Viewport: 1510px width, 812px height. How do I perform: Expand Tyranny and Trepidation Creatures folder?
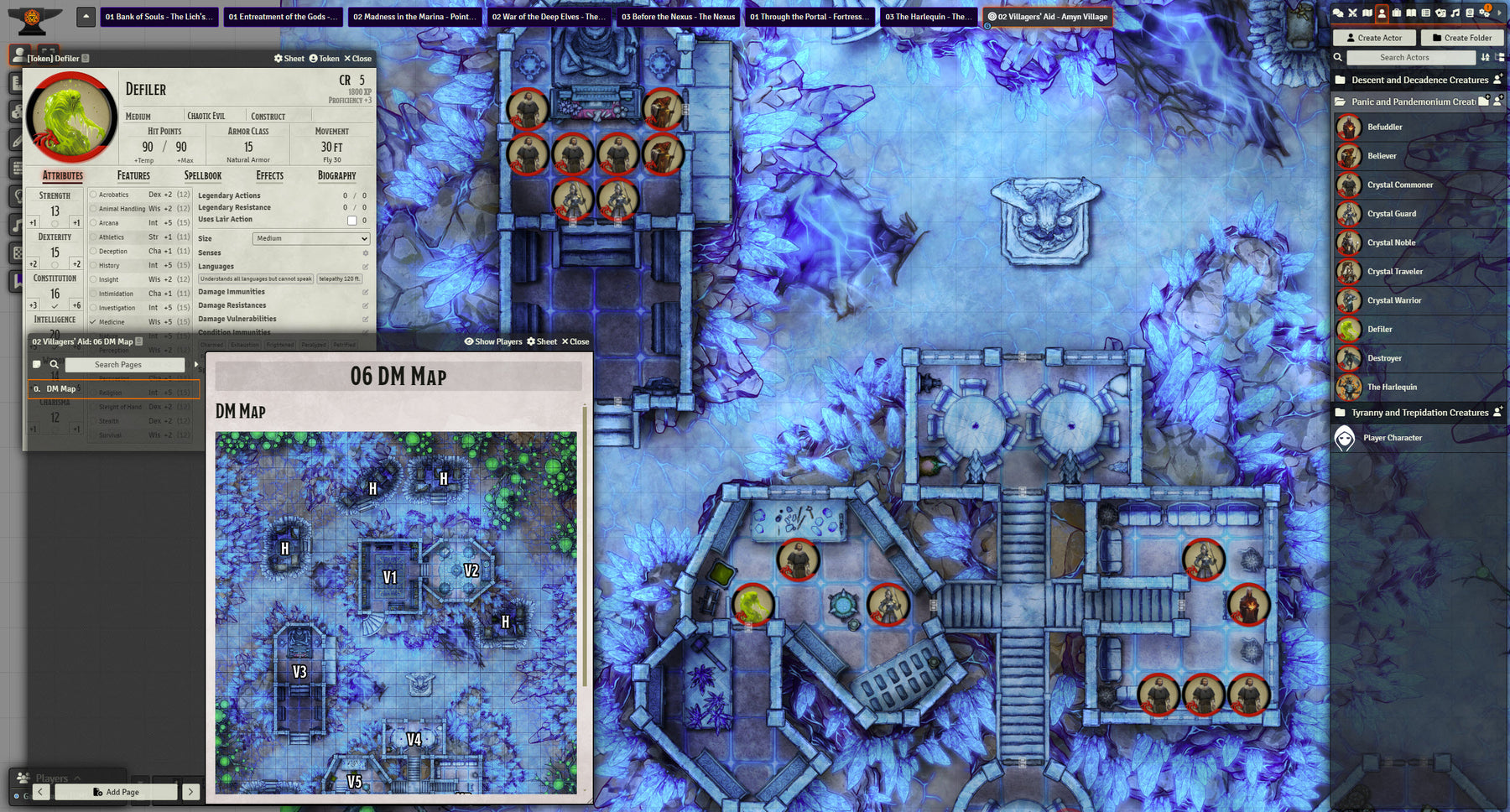tap(1419, 413)
